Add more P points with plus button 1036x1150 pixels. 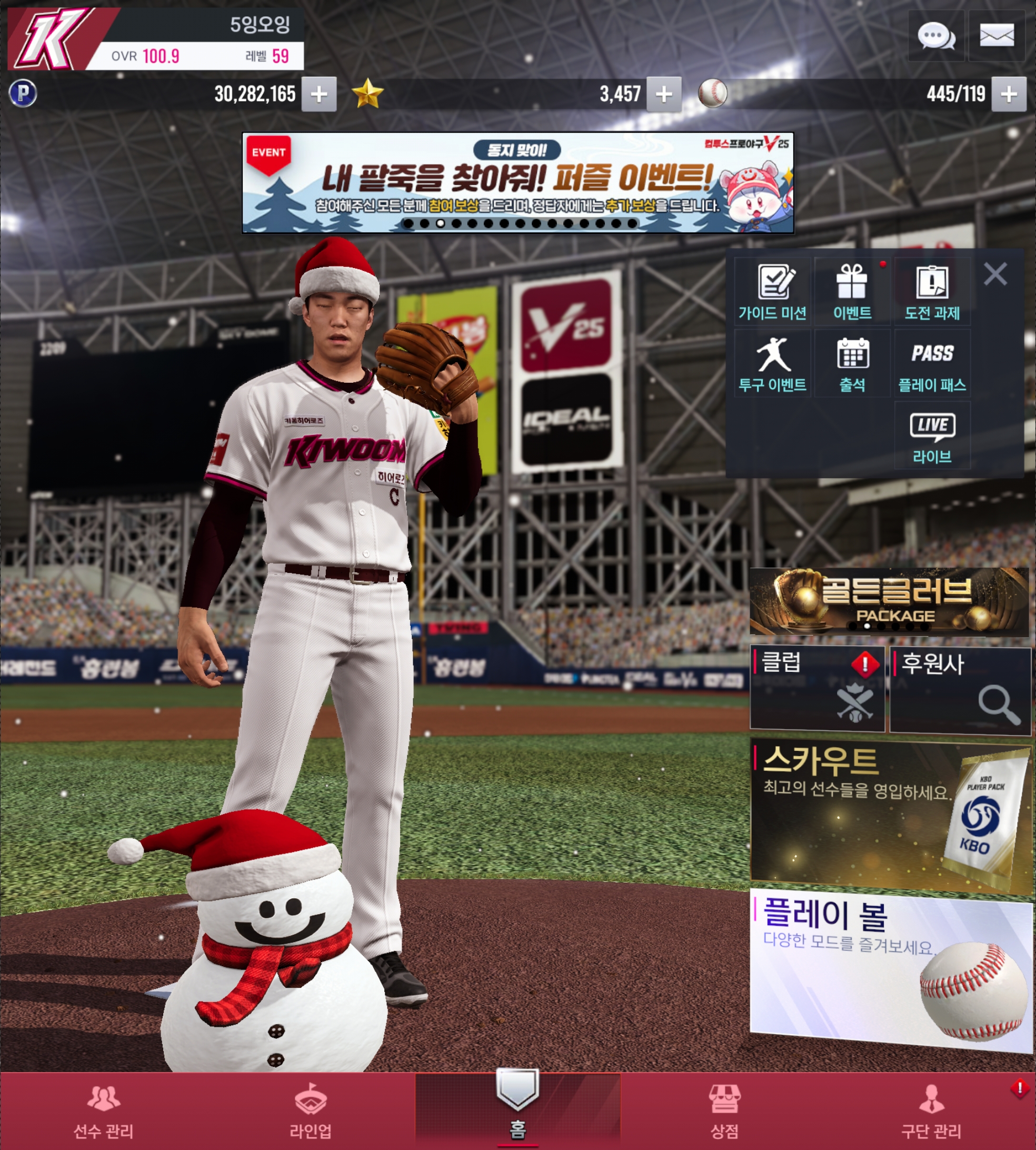click(x=319, y=94)
